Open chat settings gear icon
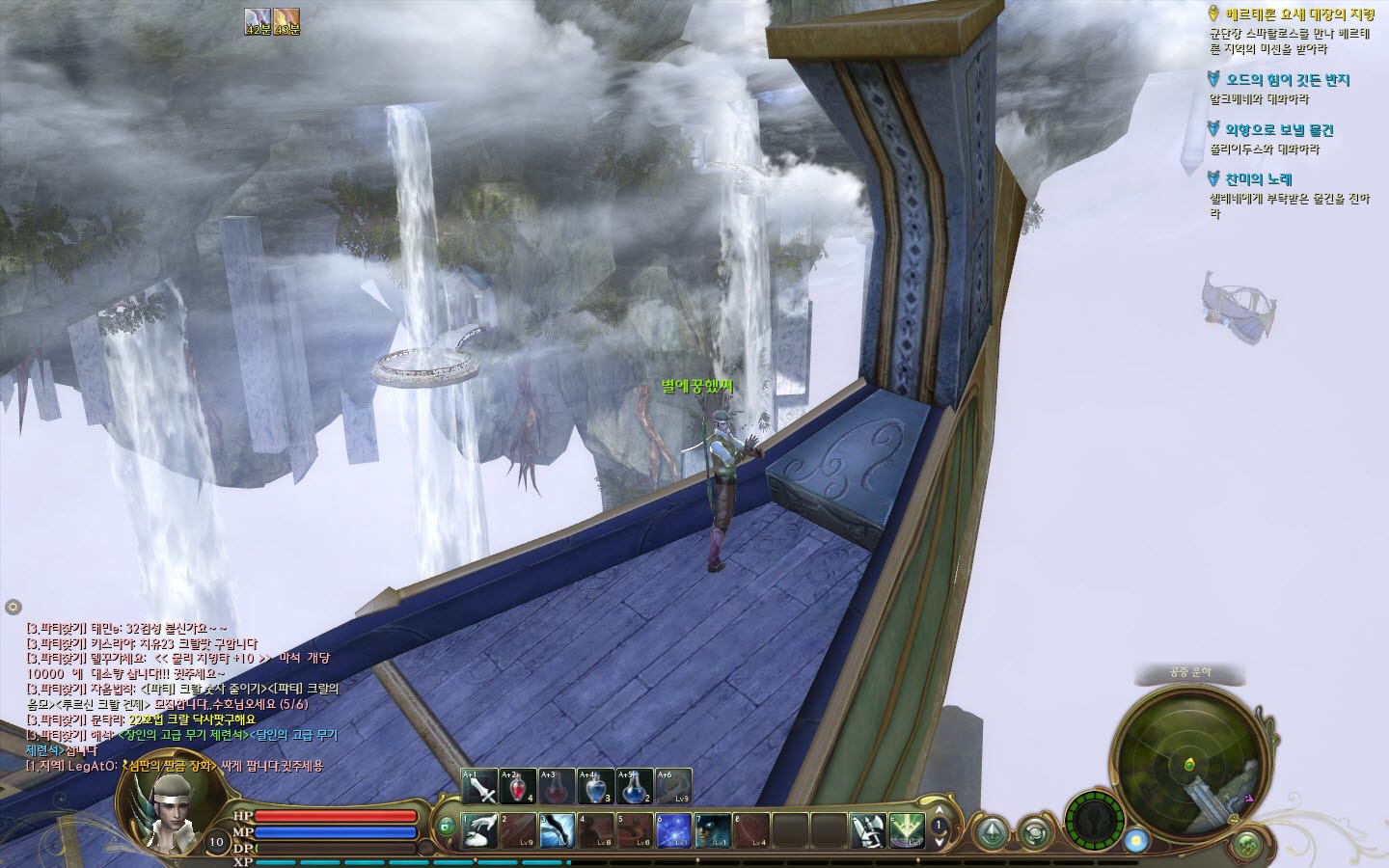1389x868 pixels. 13,607
